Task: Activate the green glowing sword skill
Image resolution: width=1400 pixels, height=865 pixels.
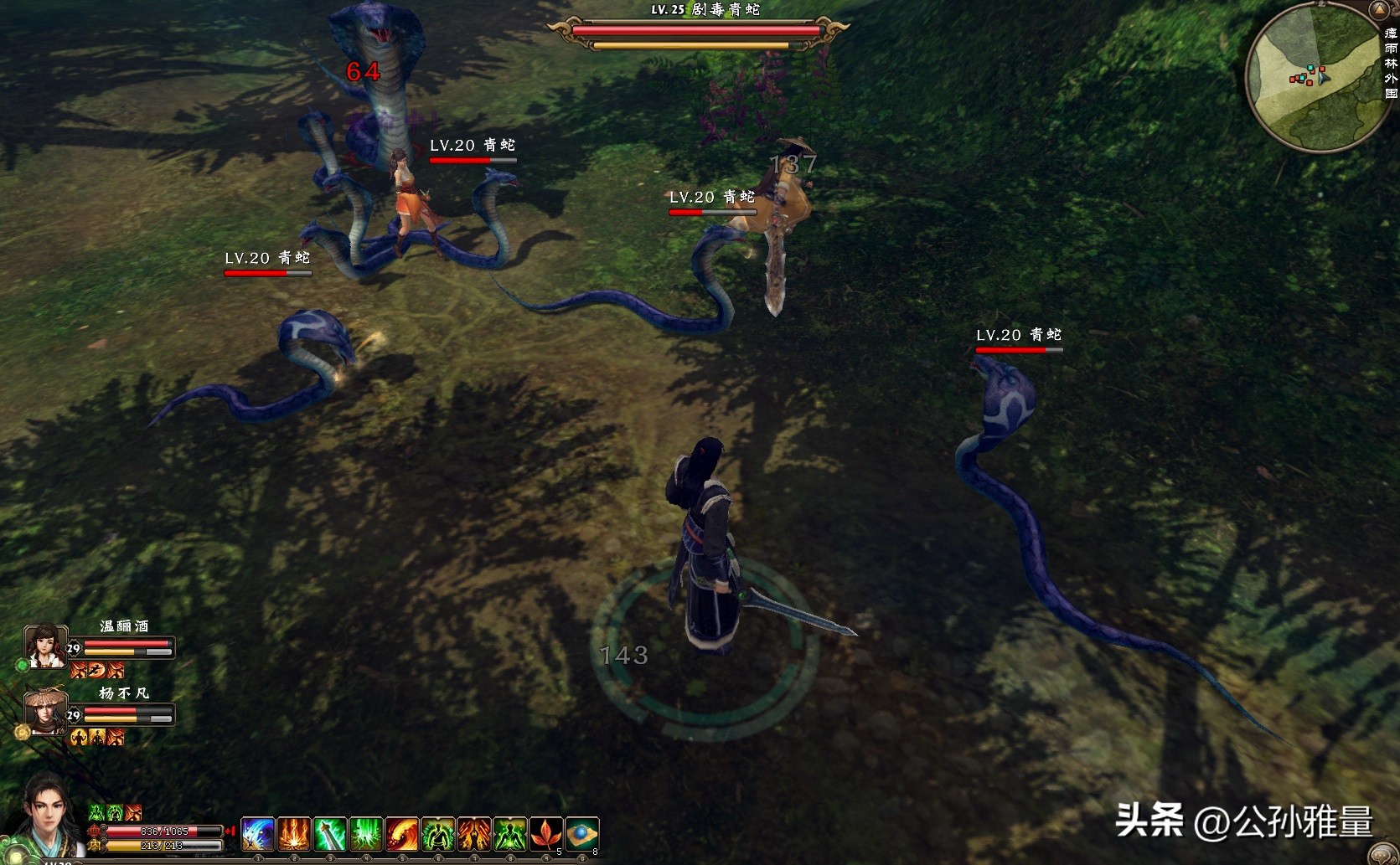Action: [330, 835]
